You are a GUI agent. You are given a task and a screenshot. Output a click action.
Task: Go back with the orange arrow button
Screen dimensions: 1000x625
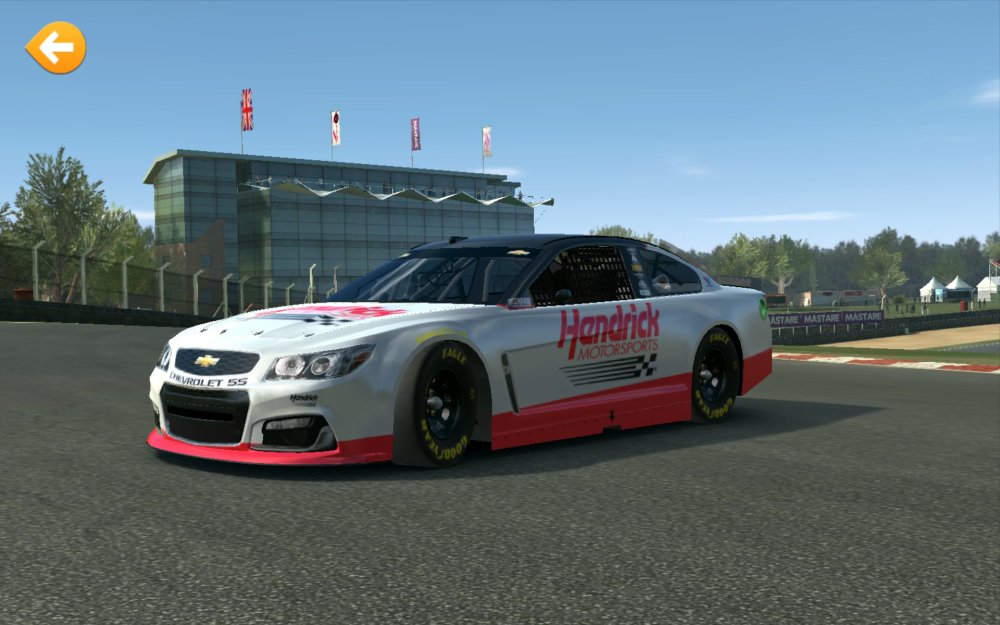tap(56, 47)
